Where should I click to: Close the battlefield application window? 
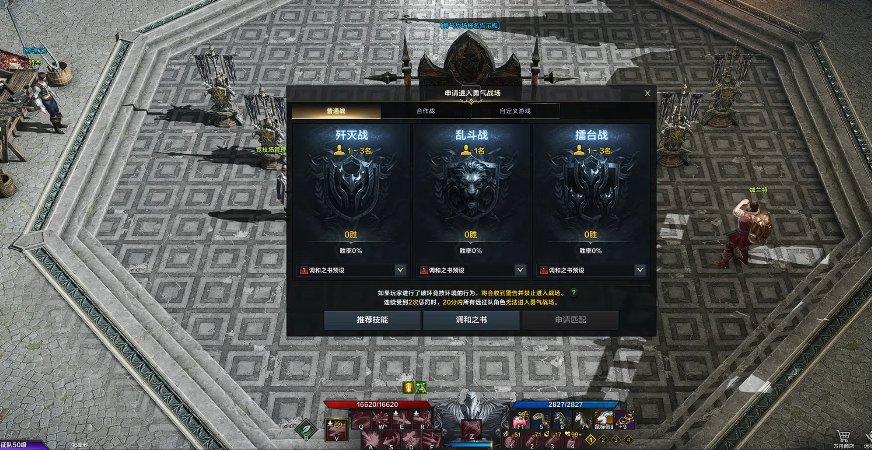pos(647,93)
